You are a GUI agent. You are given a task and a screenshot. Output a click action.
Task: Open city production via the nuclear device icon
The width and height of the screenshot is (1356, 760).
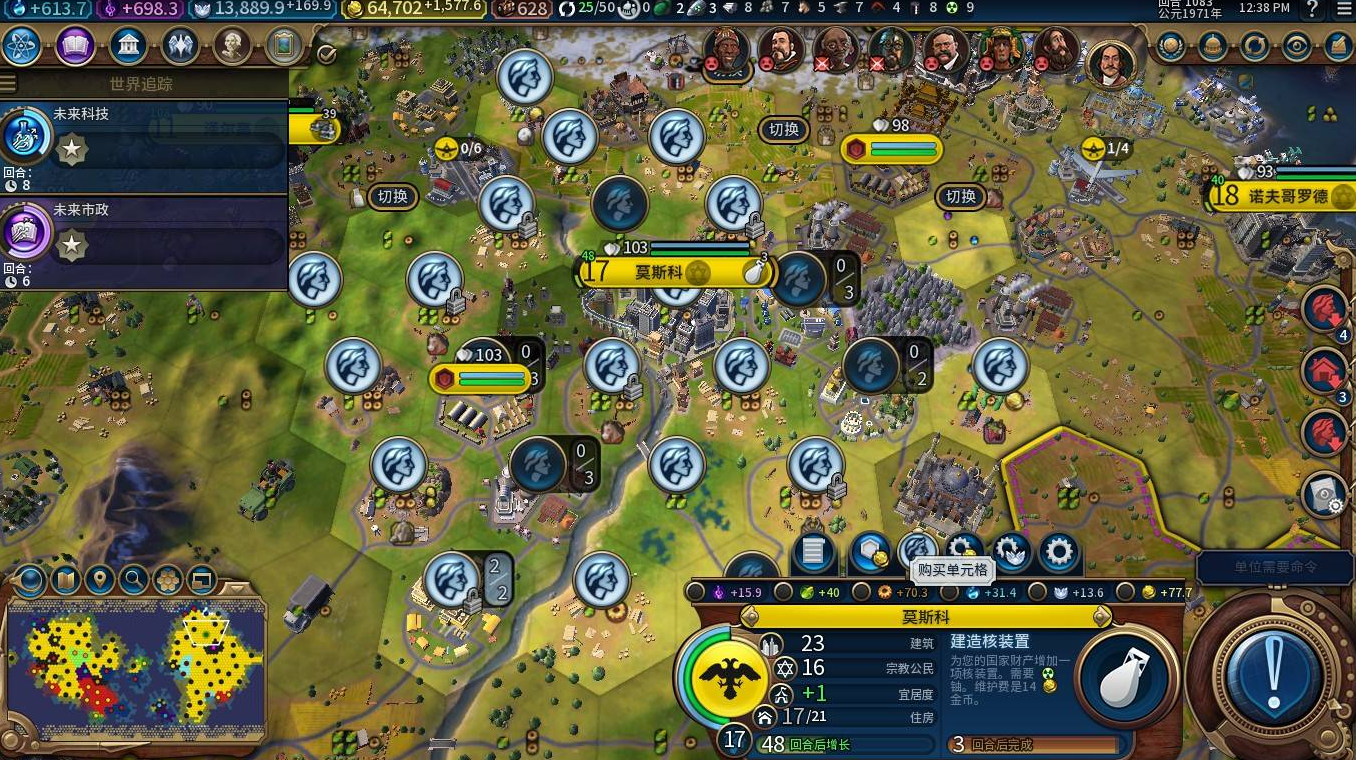coord(1124,680)
